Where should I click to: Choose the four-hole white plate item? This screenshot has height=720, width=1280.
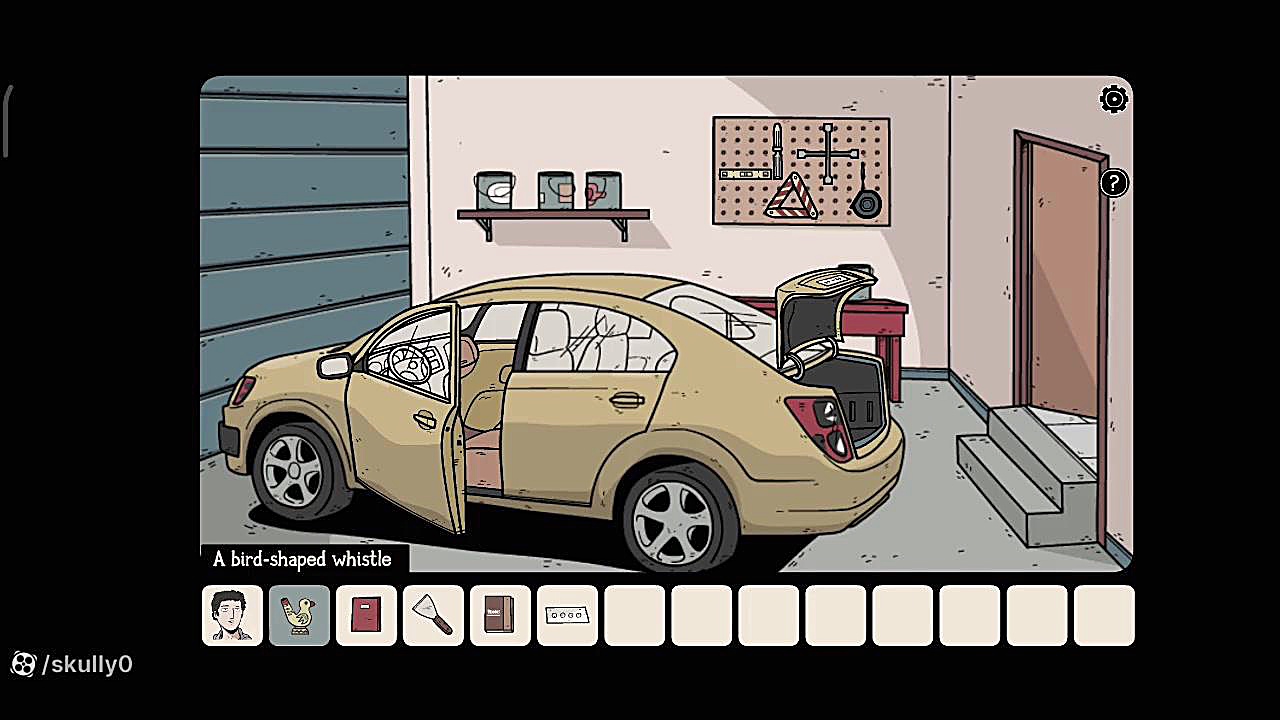(x=567, y=615)
